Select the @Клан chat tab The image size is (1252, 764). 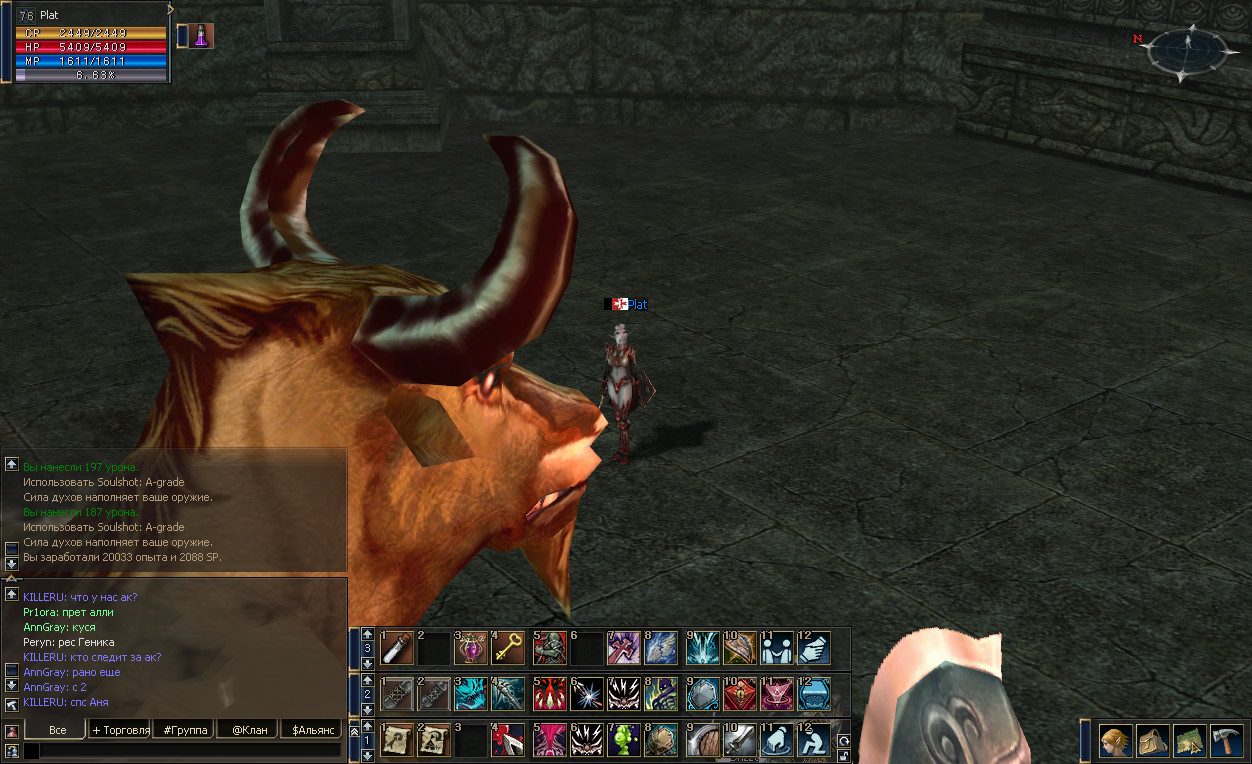pyautogui.click(x=248, y=730)
